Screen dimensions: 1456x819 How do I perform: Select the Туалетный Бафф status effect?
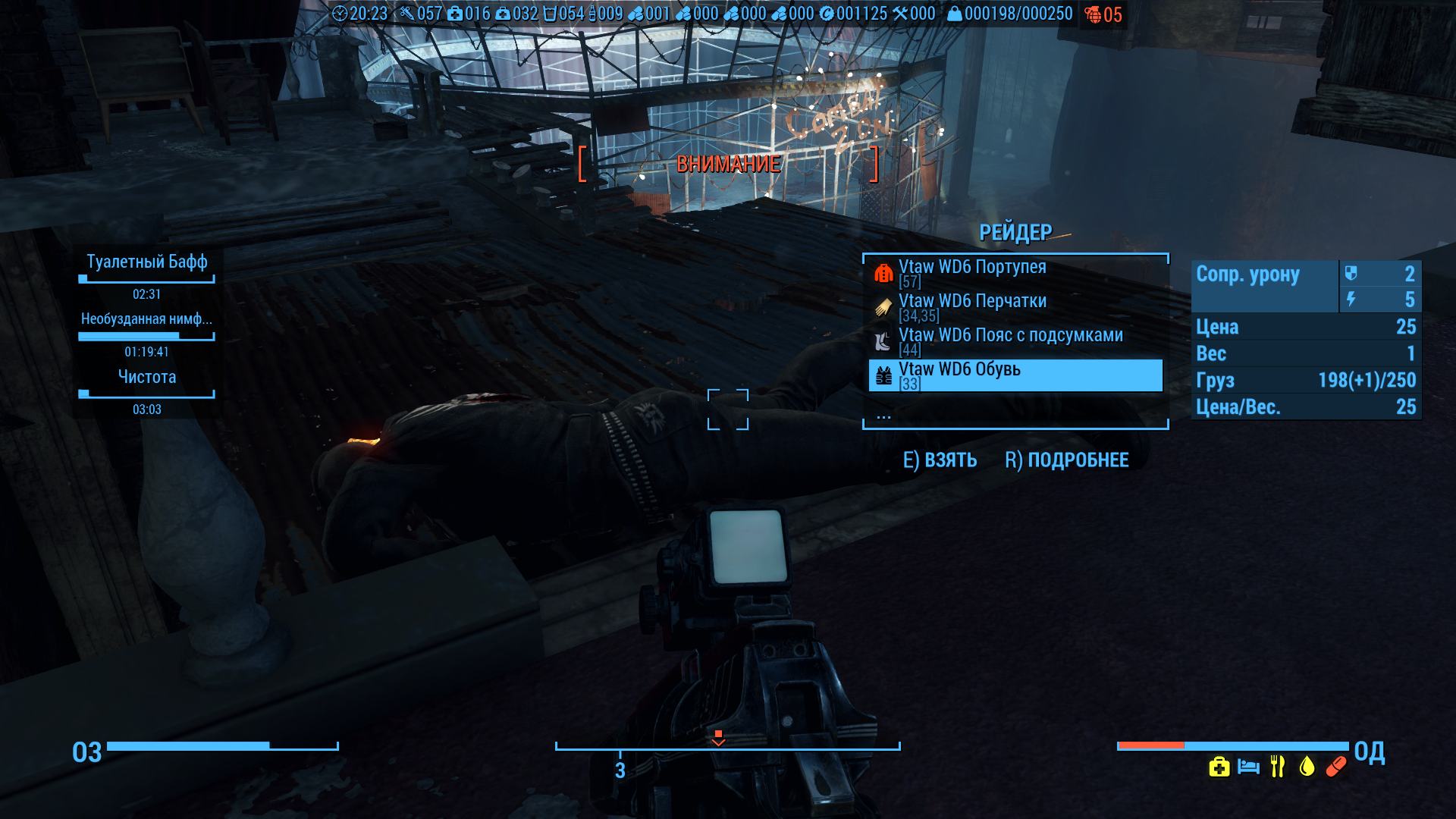pyautogui.click(x=146, y=262)
